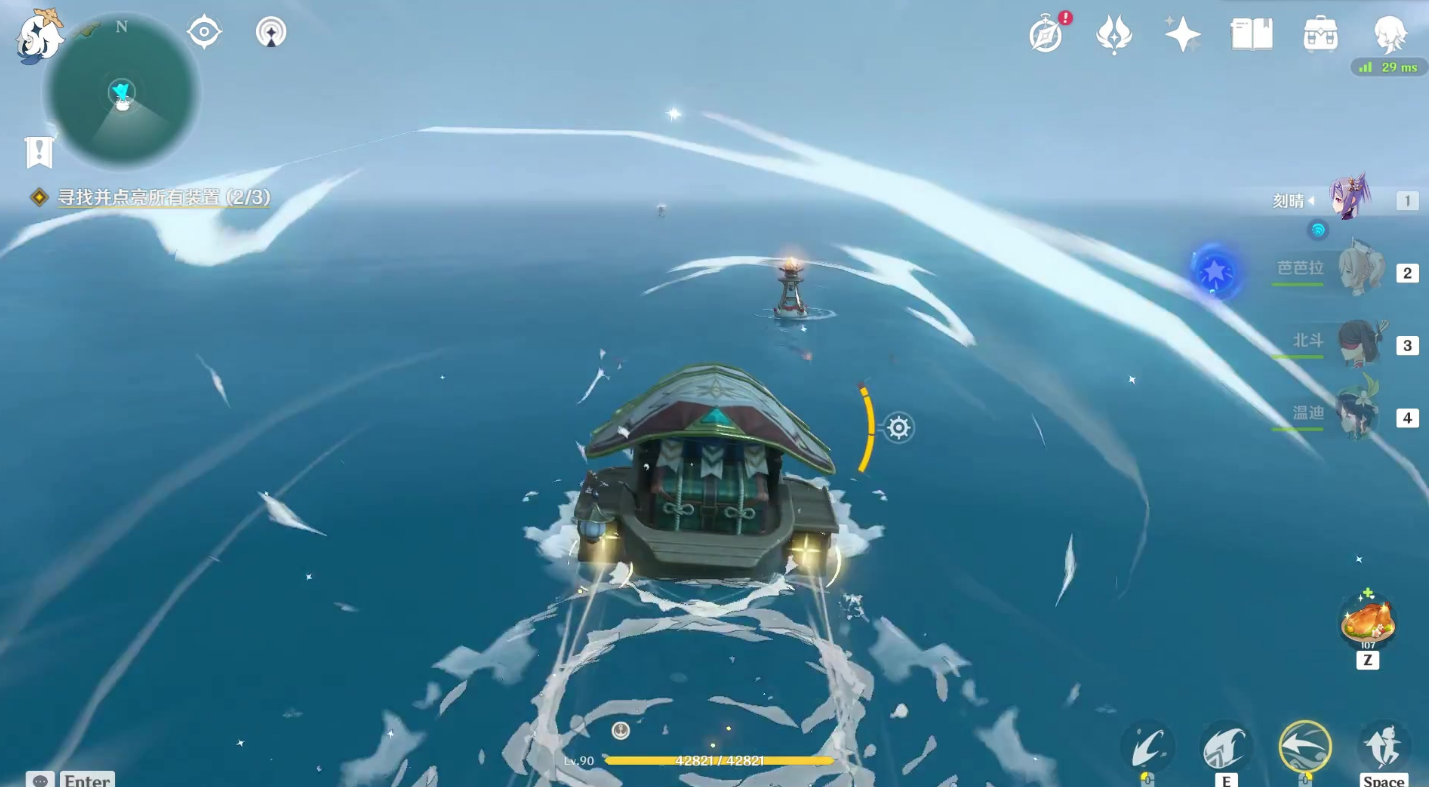
Task: Activate the highlighted boat dash skill
Action: 1305,746
